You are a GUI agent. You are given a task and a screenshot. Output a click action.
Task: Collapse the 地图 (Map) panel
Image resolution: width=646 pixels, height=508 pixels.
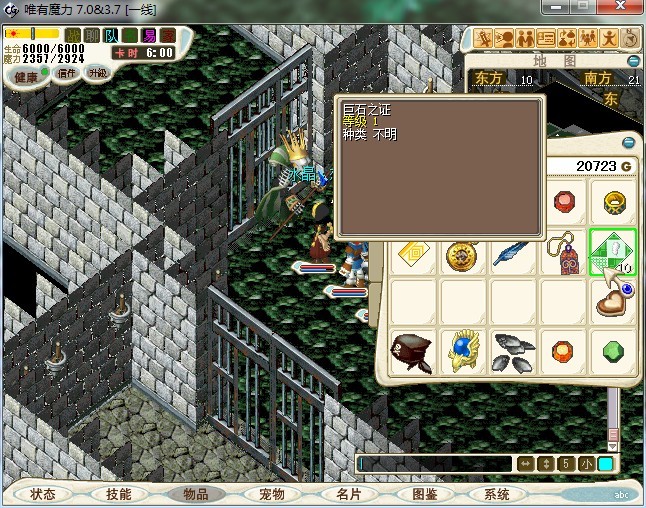(x=630, y=62)
